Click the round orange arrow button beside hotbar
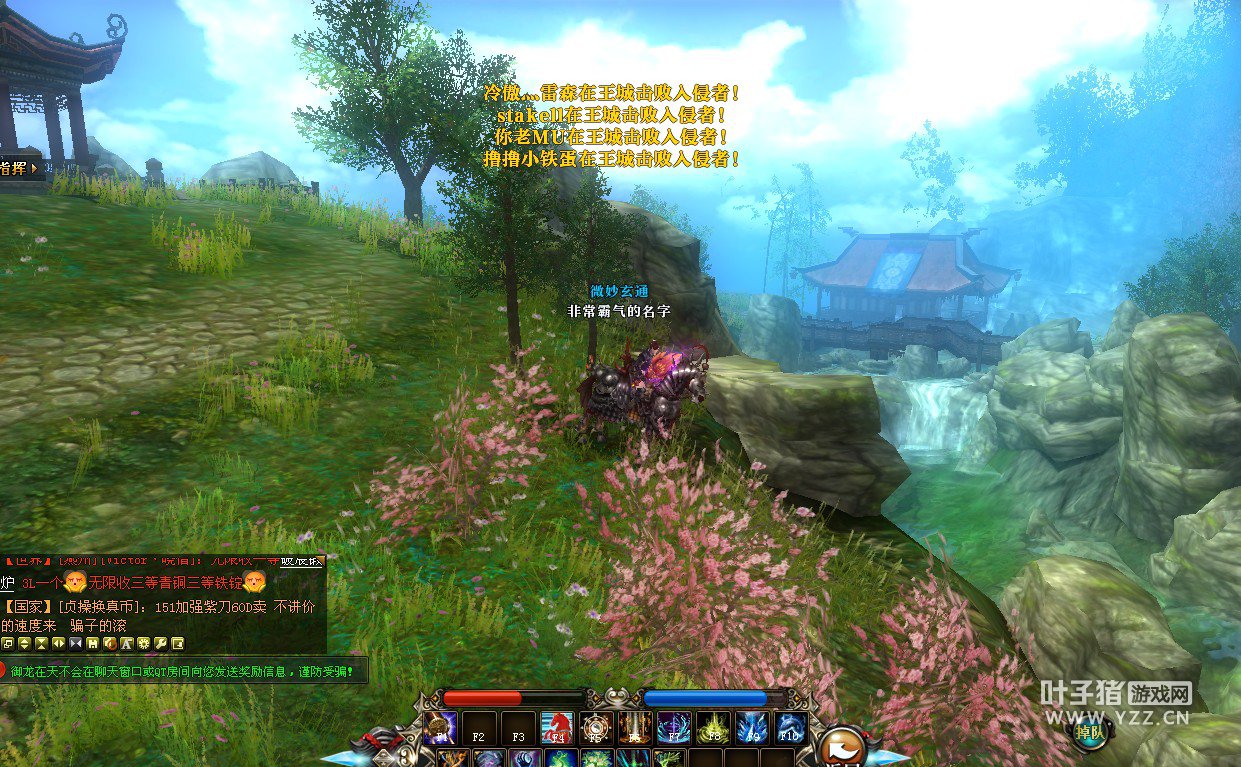The width and height of the screenshot is (1241, 767). [x=842, y=745]
